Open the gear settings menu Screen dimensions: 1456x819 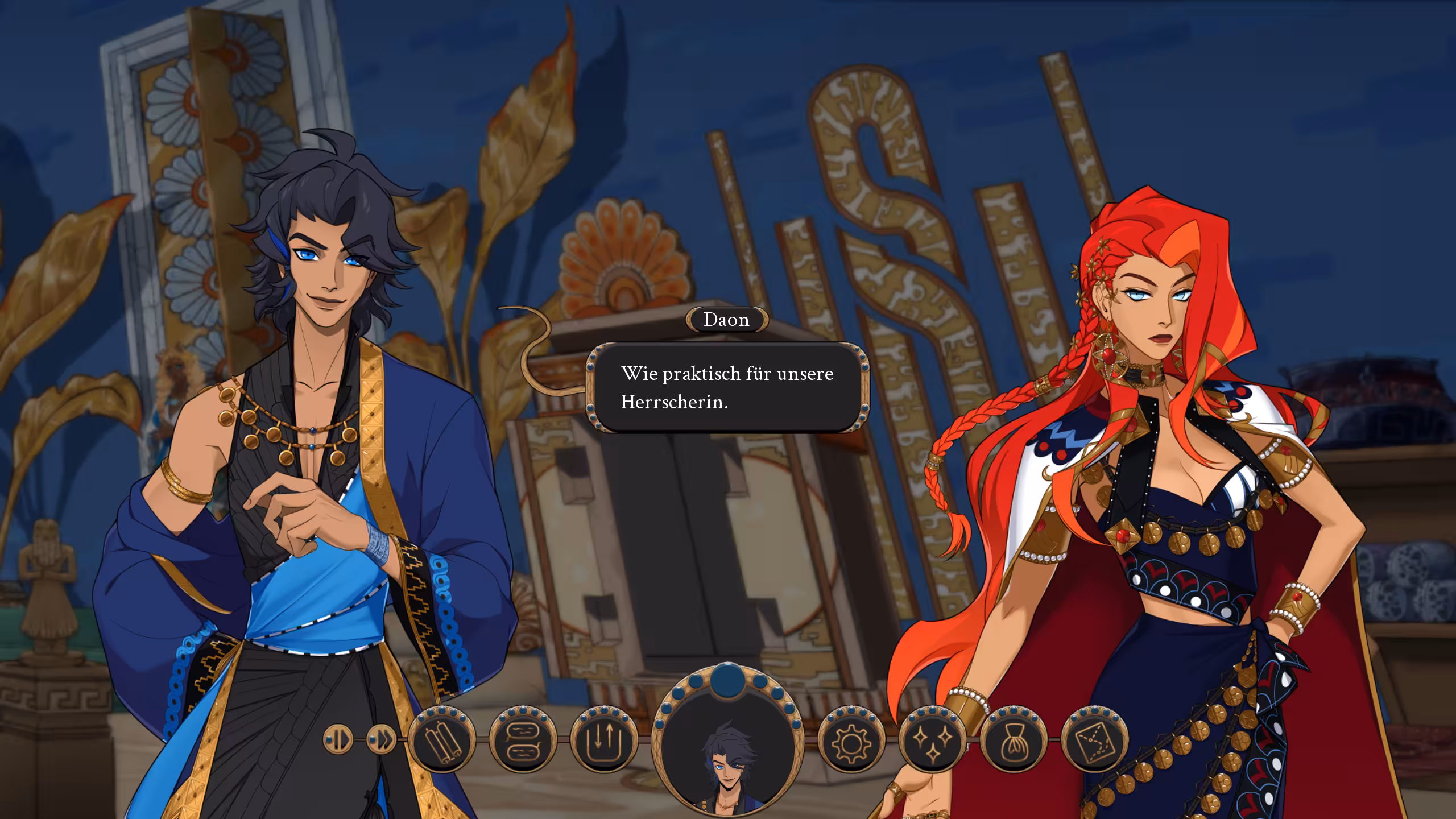point(851,739)
